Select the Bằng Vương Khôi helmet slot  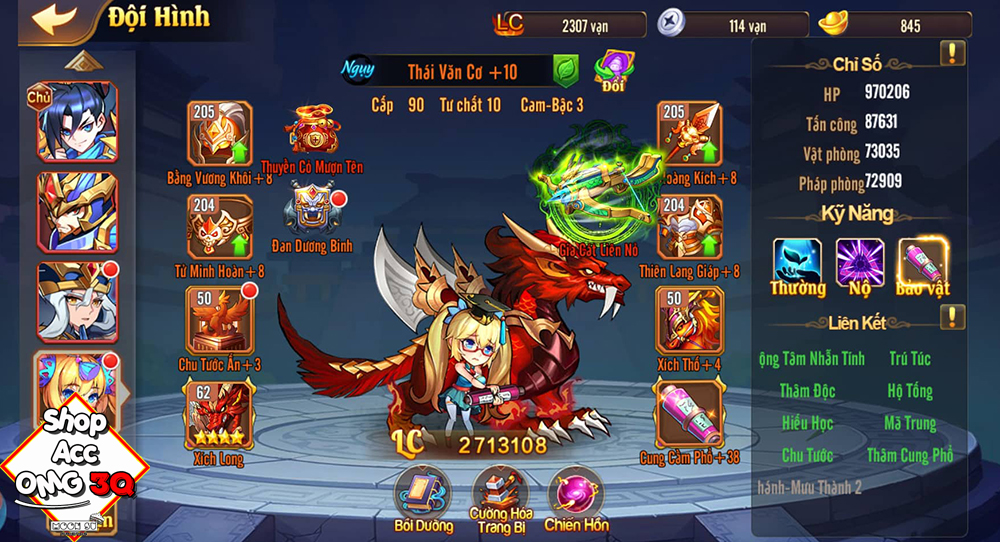[x=219, y=134]
